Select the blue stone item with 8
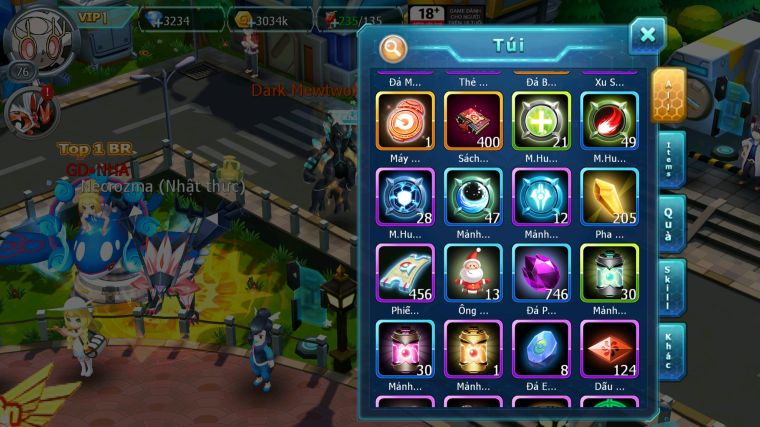760x427 pixels. tap(541, 348)
